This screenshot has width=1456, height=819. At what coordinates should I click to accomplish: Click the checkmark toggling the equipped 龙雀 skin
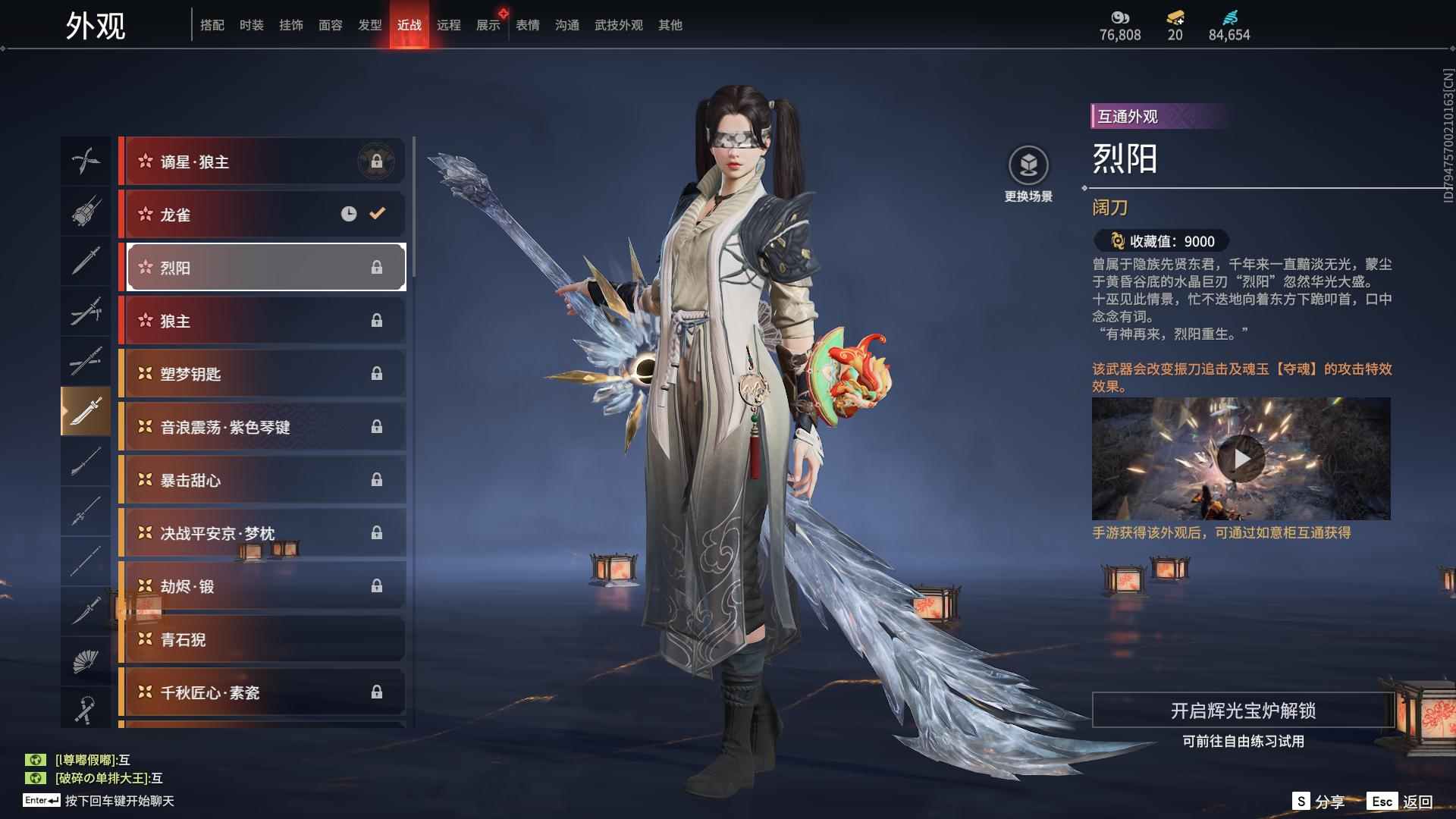pyautogui.click(x=377, y=214)
